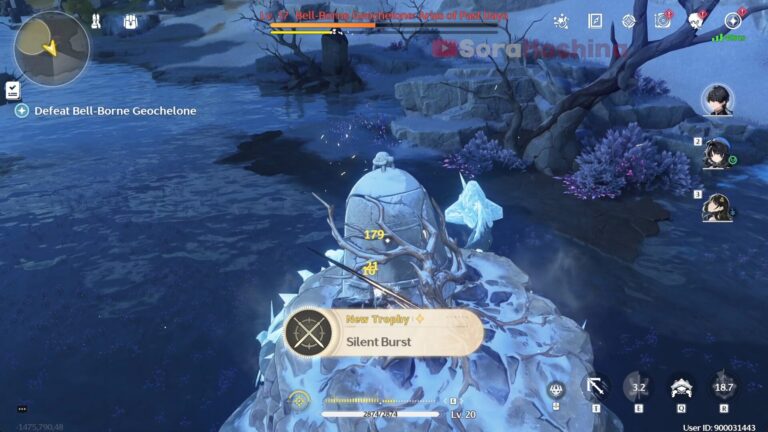
Task: Open the sparkle stars icon in top bar
Action: (561, 21)
